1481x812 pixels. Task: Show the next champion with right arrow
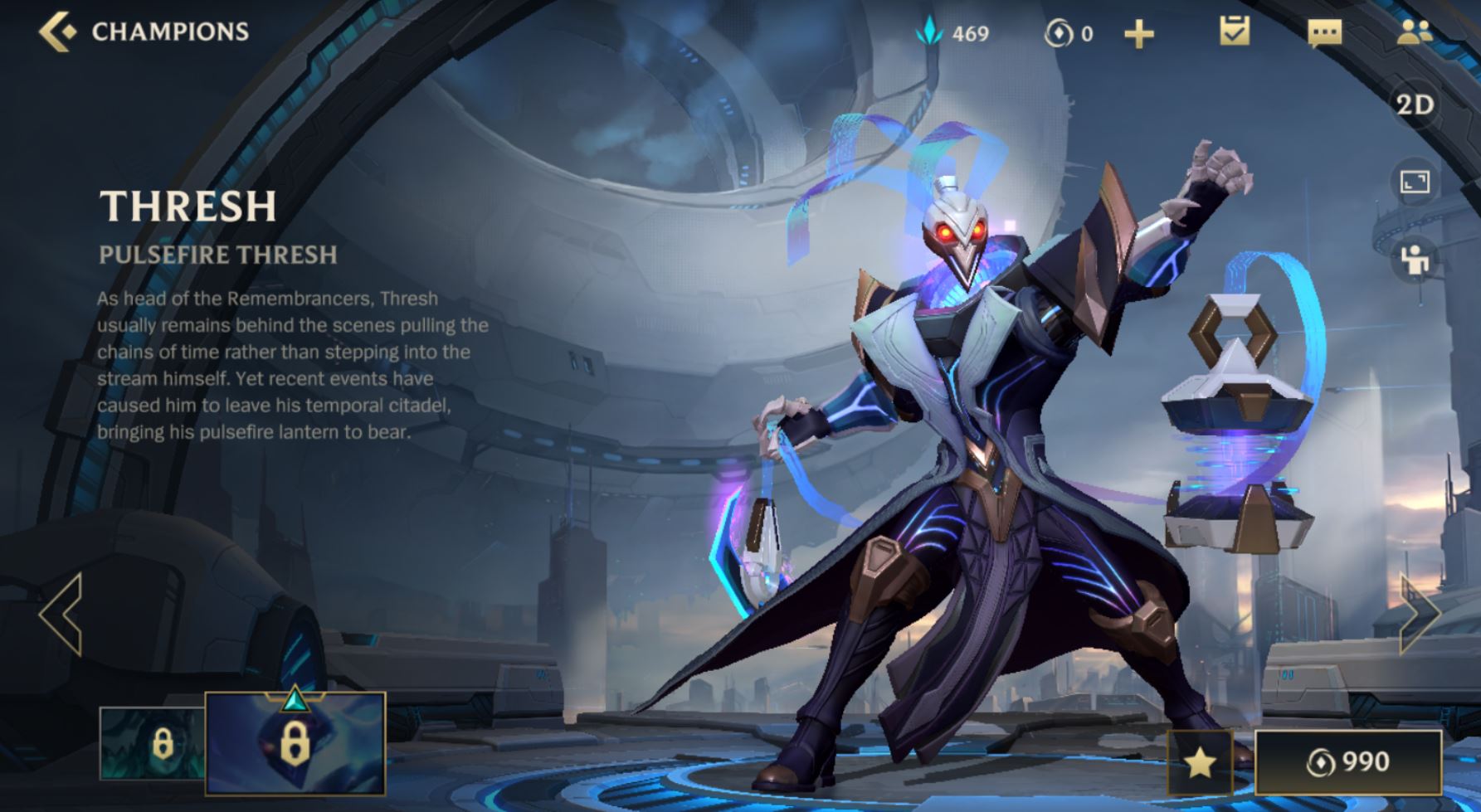tap(1420, 614)
